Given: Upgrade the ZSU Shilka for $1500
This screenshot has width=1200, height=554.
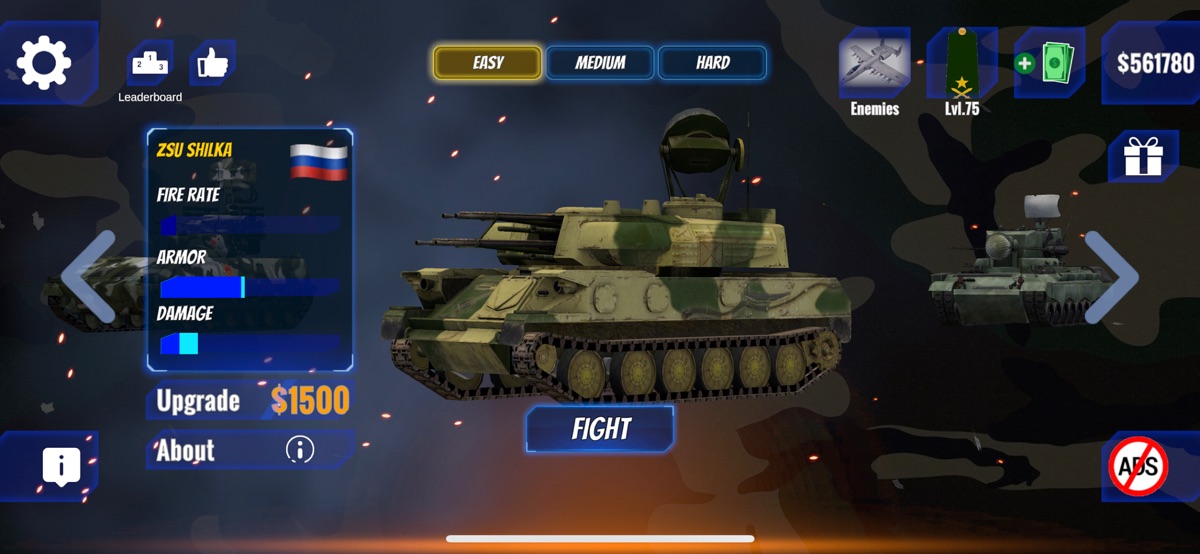Looking at the screenshot, I should (252, 401).
